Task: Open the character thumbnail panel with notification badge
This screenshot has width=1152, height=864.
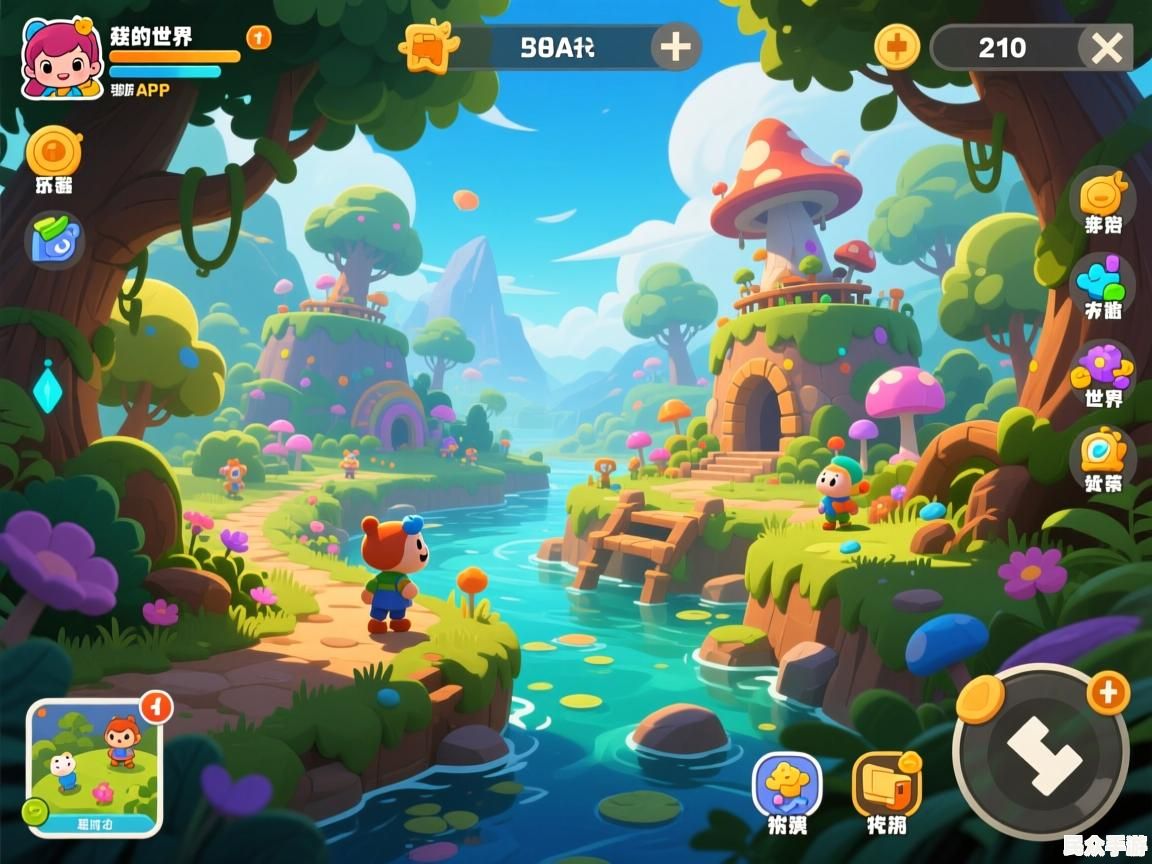Action: (94, 765)
